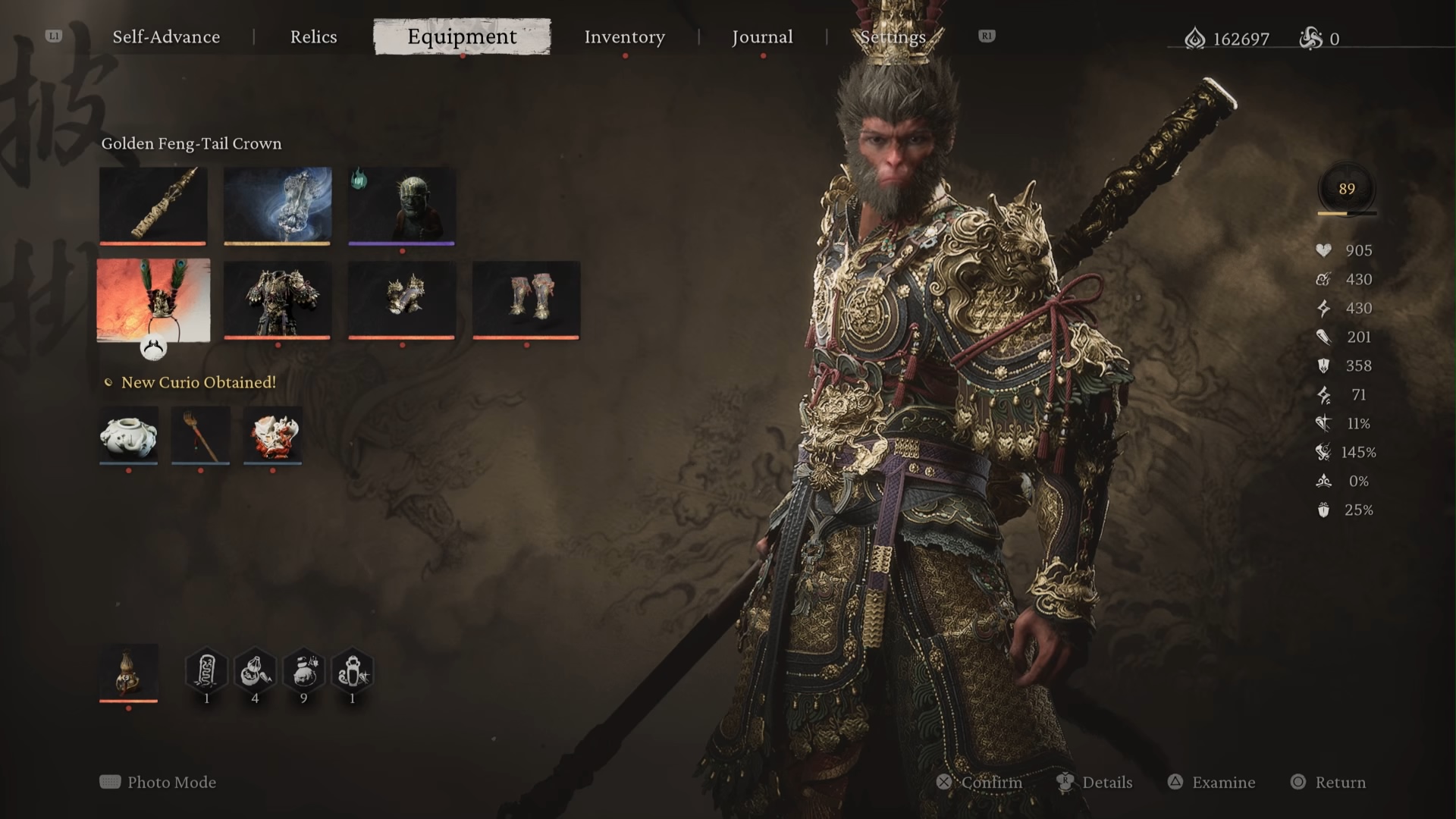Click the Golden Feng-Tail Crown headgear slot
1456x819 pixels.
tap(153, 300)
